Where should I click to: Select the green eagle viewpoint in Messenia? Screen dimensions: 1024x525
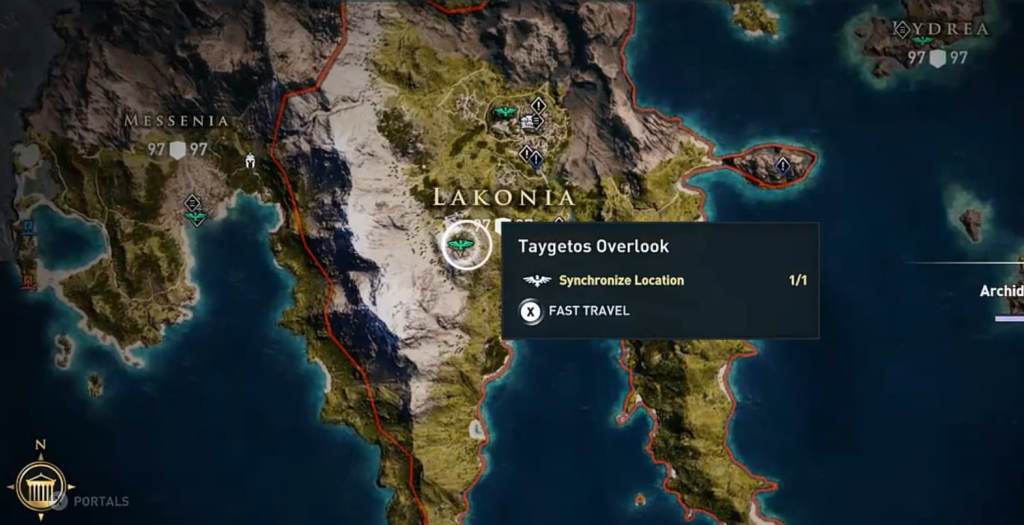pyautogui.click(x=195, y=215)
